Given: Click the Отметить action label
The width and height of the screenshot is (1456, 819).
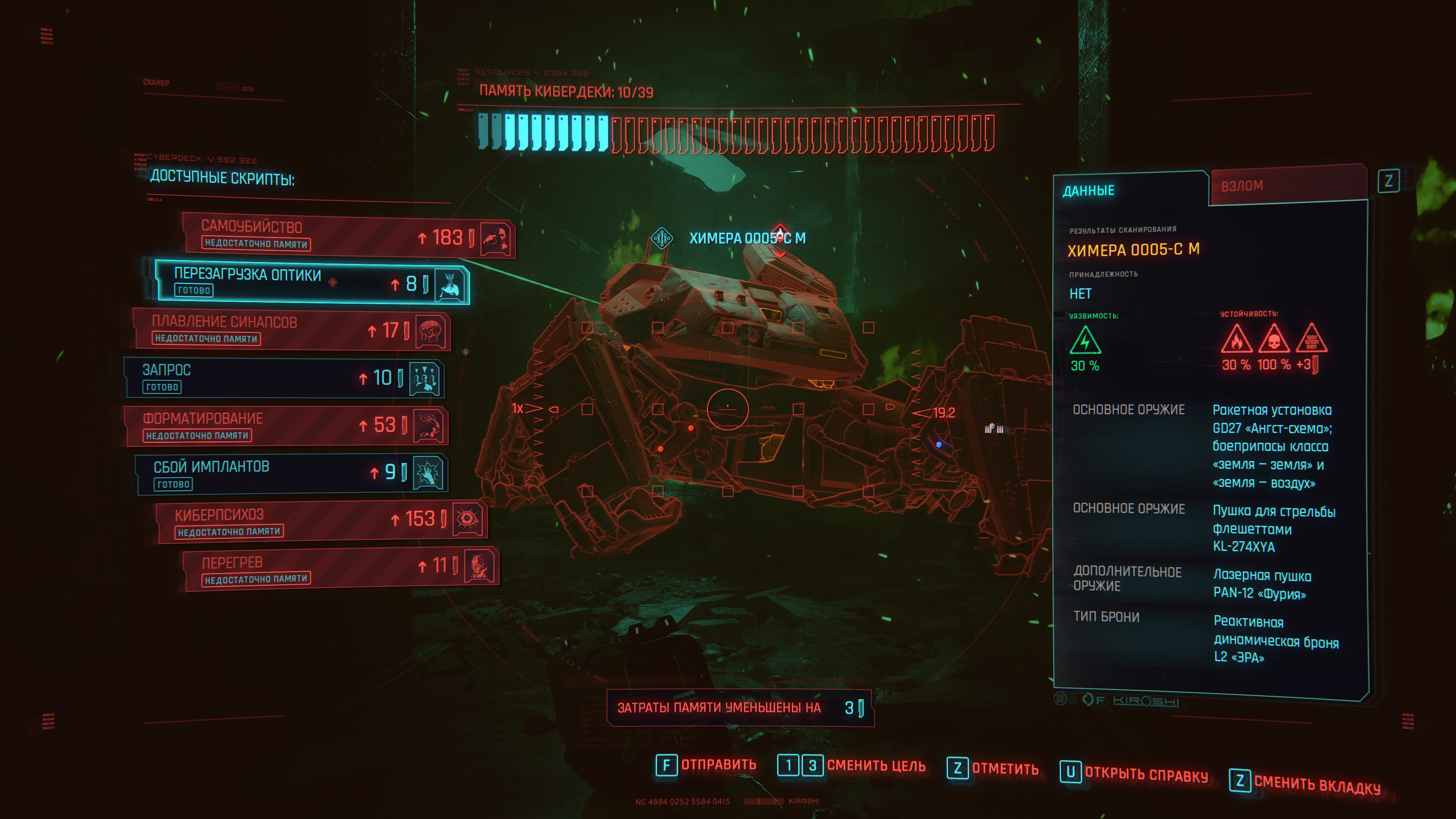Looking at the screenshot, I should coord(1004,769).
